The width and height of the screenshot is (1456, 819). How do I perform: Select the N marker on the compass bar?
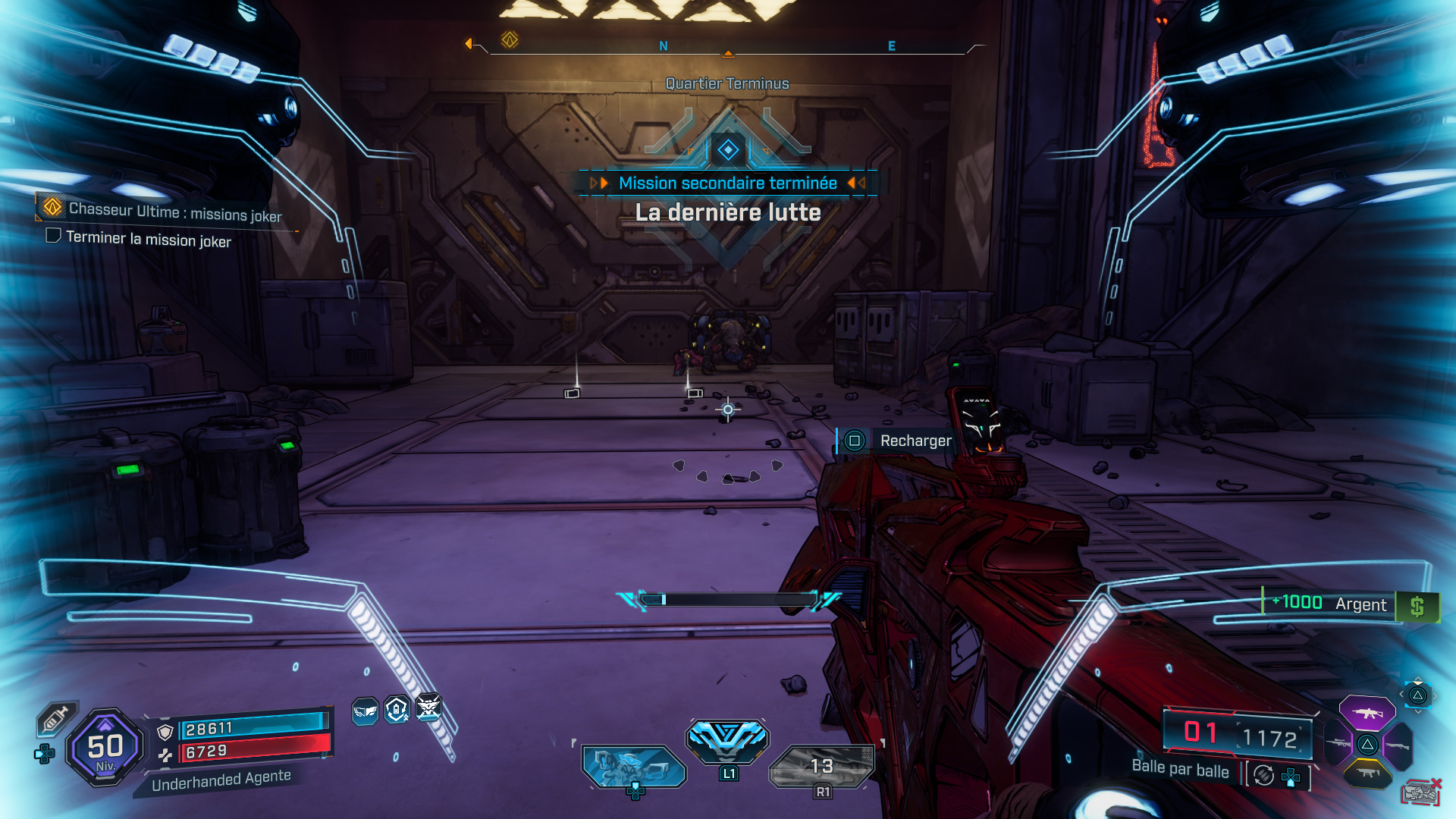tap(664, 45)
